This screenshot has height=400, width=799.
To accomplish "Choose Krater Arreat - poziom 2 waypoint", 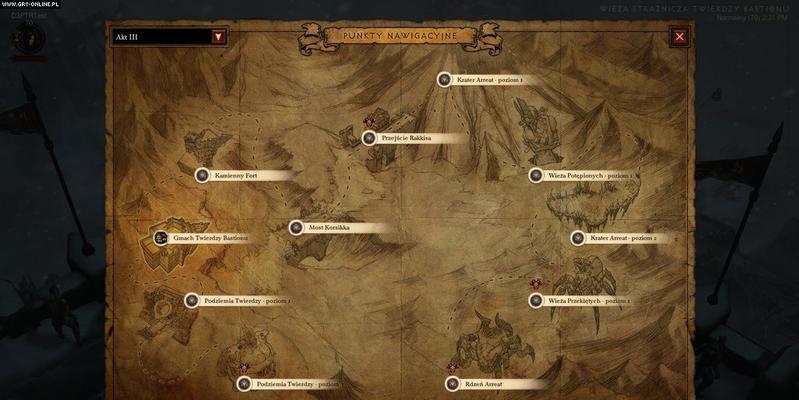I will (578, 238).
